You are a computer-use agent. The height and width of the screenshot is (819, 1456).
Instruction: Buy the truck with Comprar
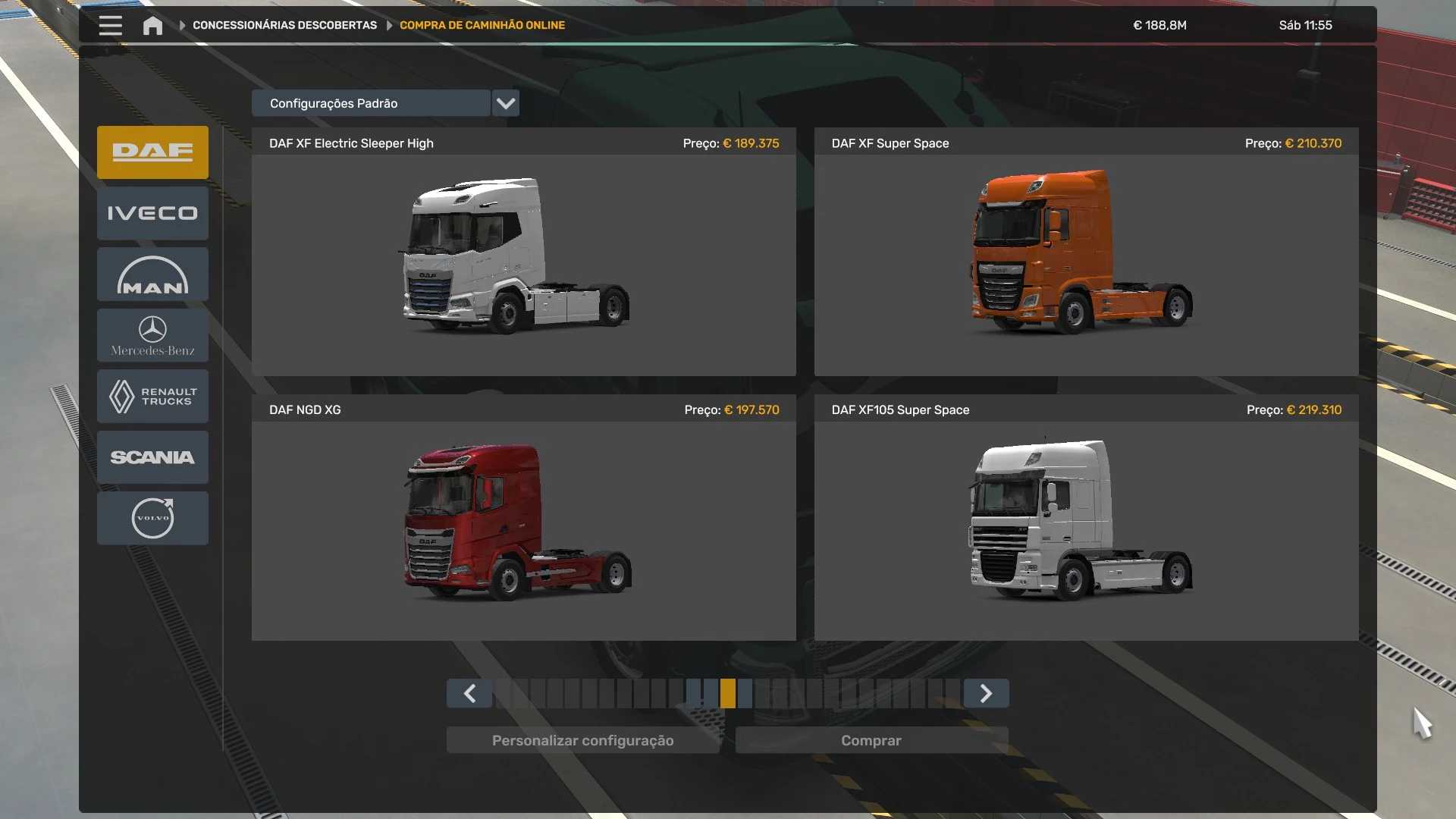coord(871,740)
